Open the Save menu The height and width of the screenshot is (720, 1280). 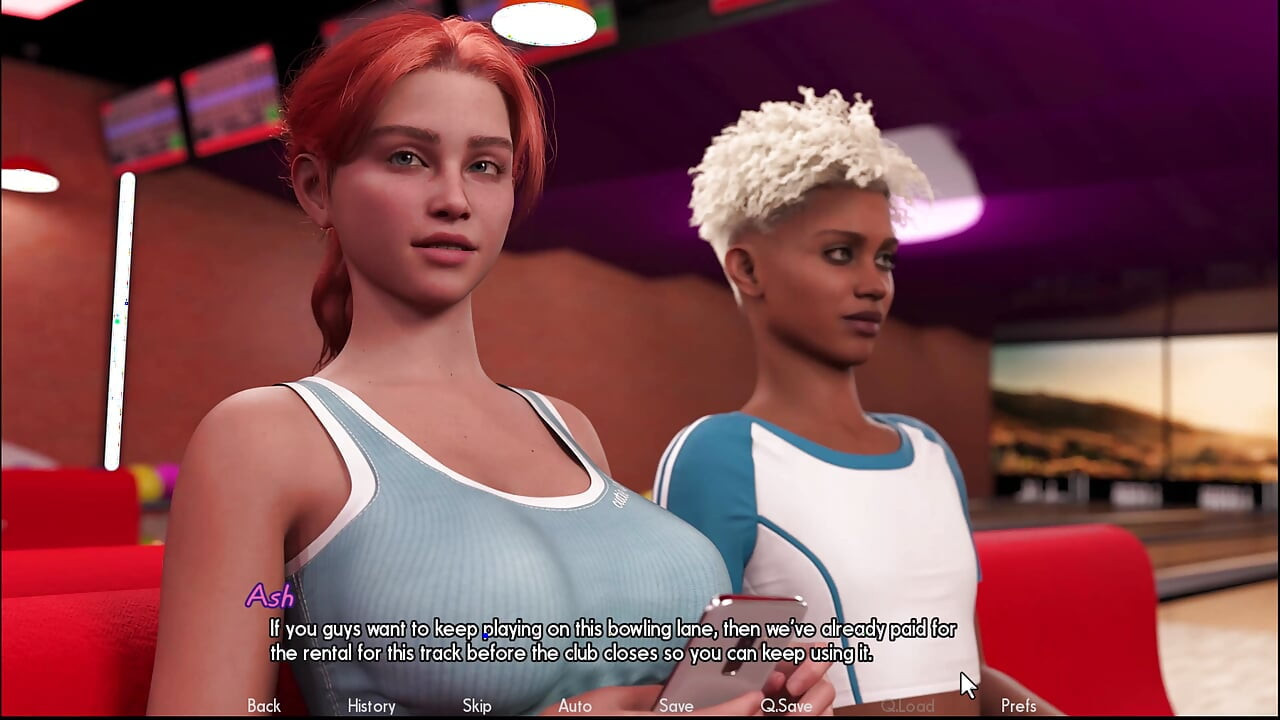click(x=676, y=706)
